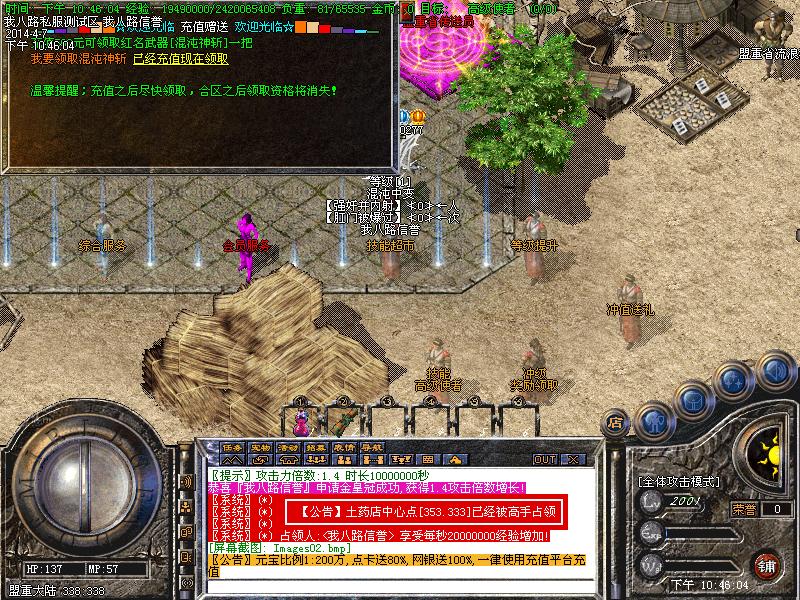Choose the orange 我要领取混沌神斩 option

click(x=79, y=59)
